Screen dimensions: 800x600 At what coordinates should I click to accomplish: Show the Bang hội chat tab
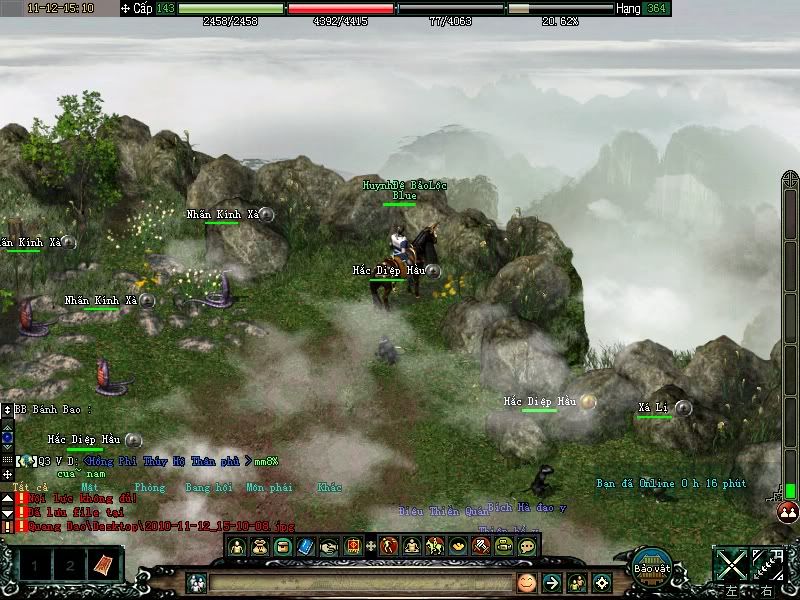pyautogui.click(x=208, y=488)
